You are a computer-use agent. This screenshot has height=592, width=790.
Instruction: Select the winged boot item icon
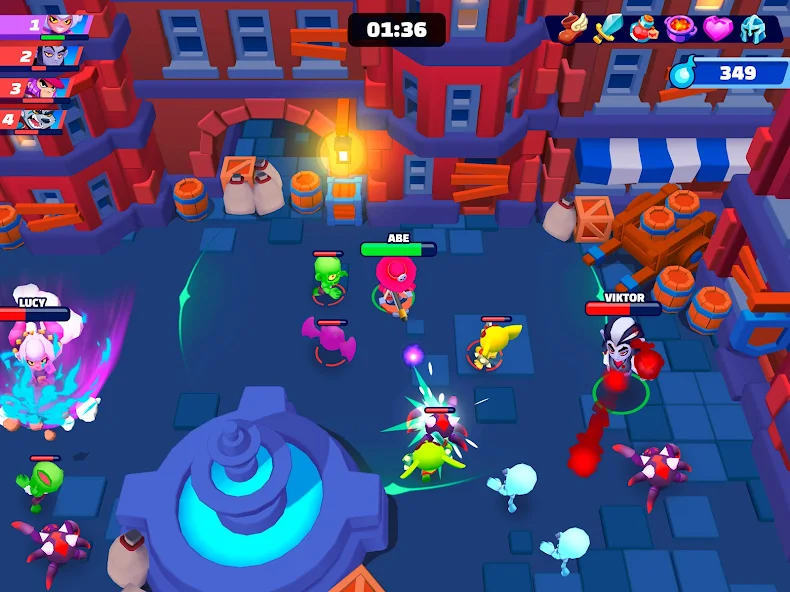(573, 27)
